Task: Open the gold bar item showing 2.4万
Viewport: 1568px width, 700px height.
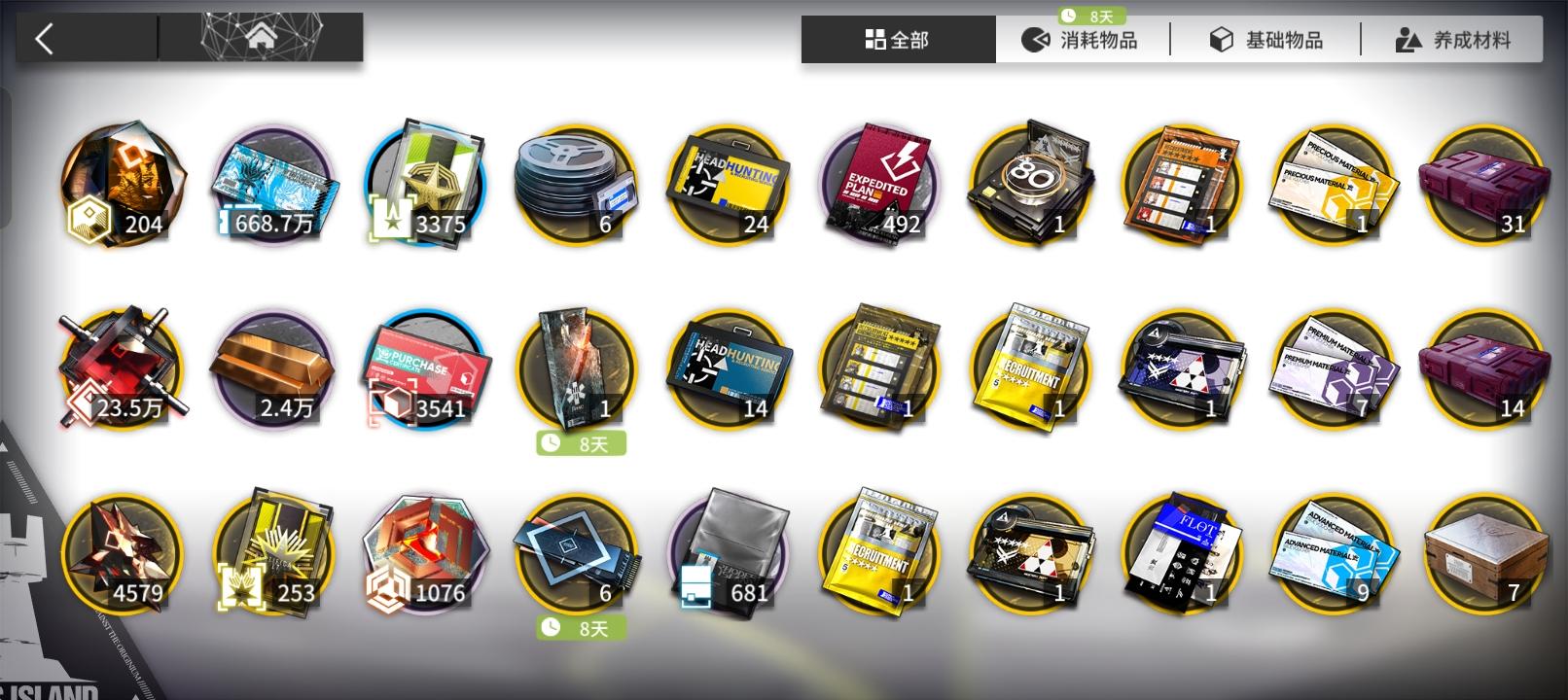Action: coord(273,367)
